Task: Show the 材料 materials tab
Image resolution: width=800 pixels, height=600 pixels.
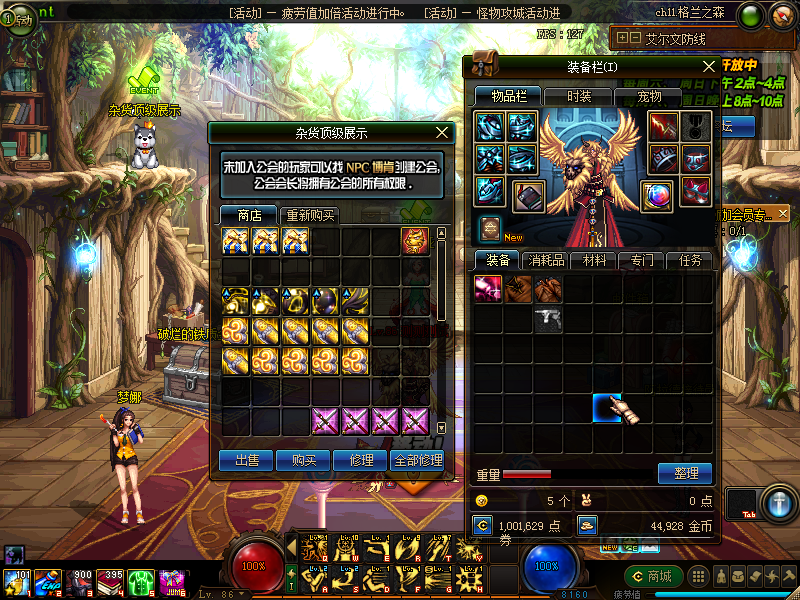Action: [594, 260]
